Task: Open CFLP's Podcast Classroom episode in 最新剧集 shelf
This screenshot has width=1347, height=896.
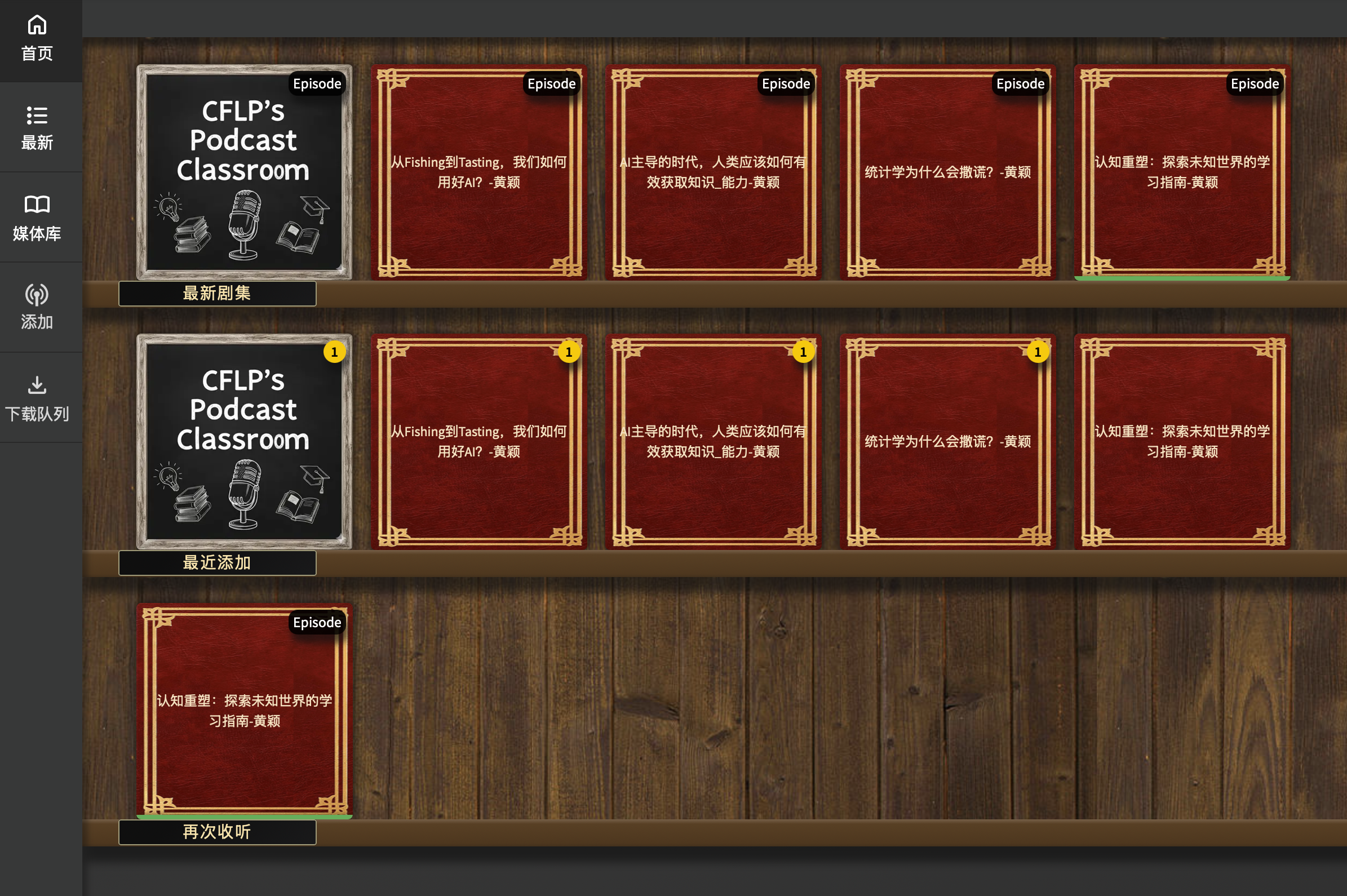Action: pos(244,172)
